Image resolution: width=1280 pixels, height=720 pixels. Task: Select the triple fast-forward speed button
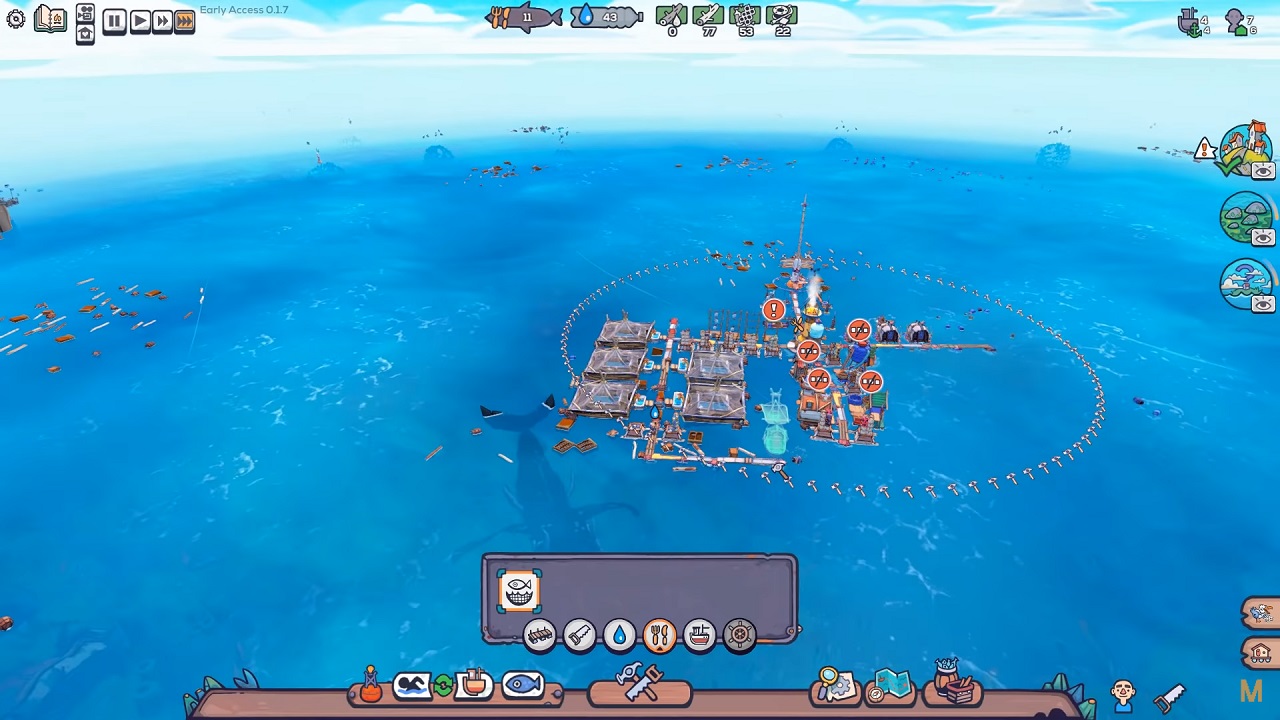pos(185,21)
